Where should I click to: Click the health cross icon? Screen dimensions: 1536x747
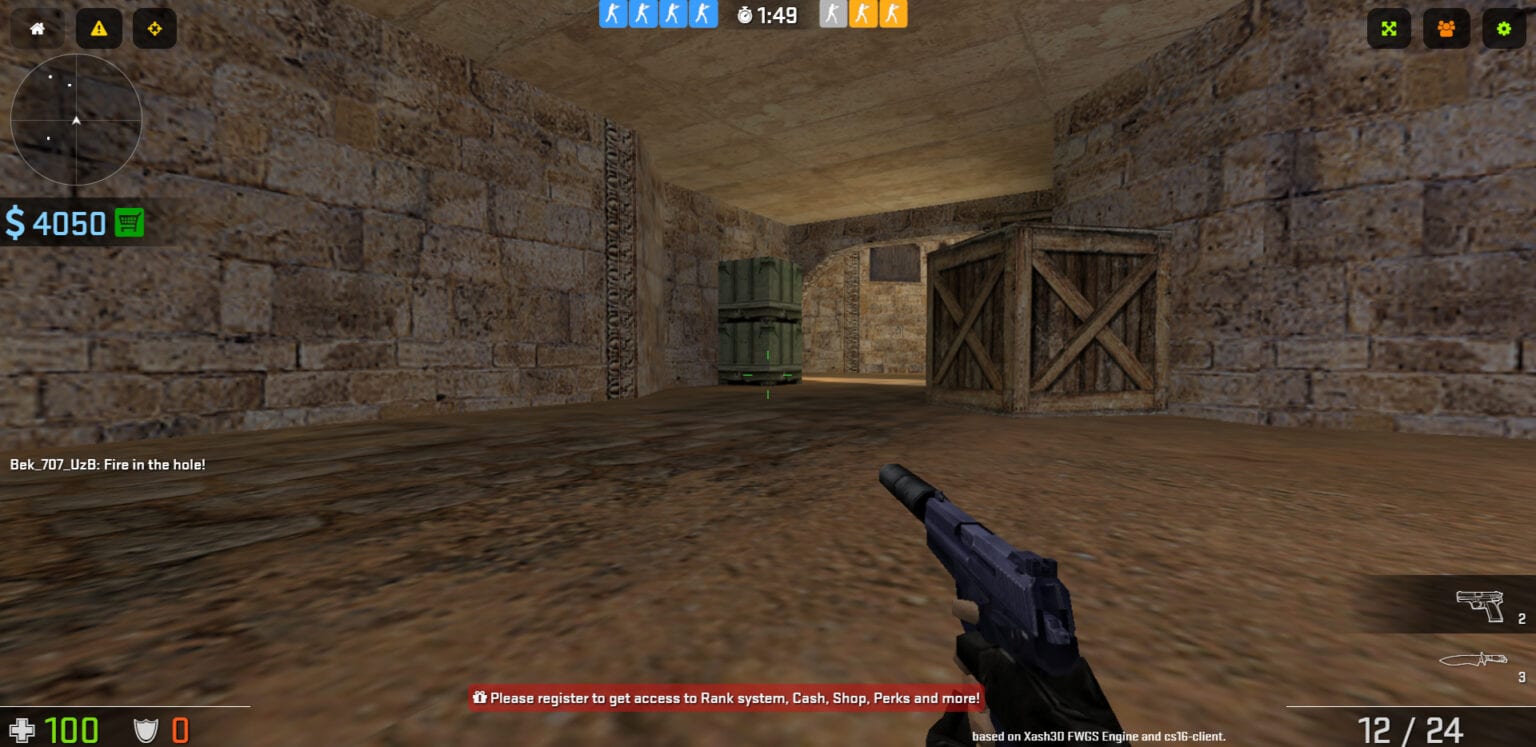(x=23, y=730)
